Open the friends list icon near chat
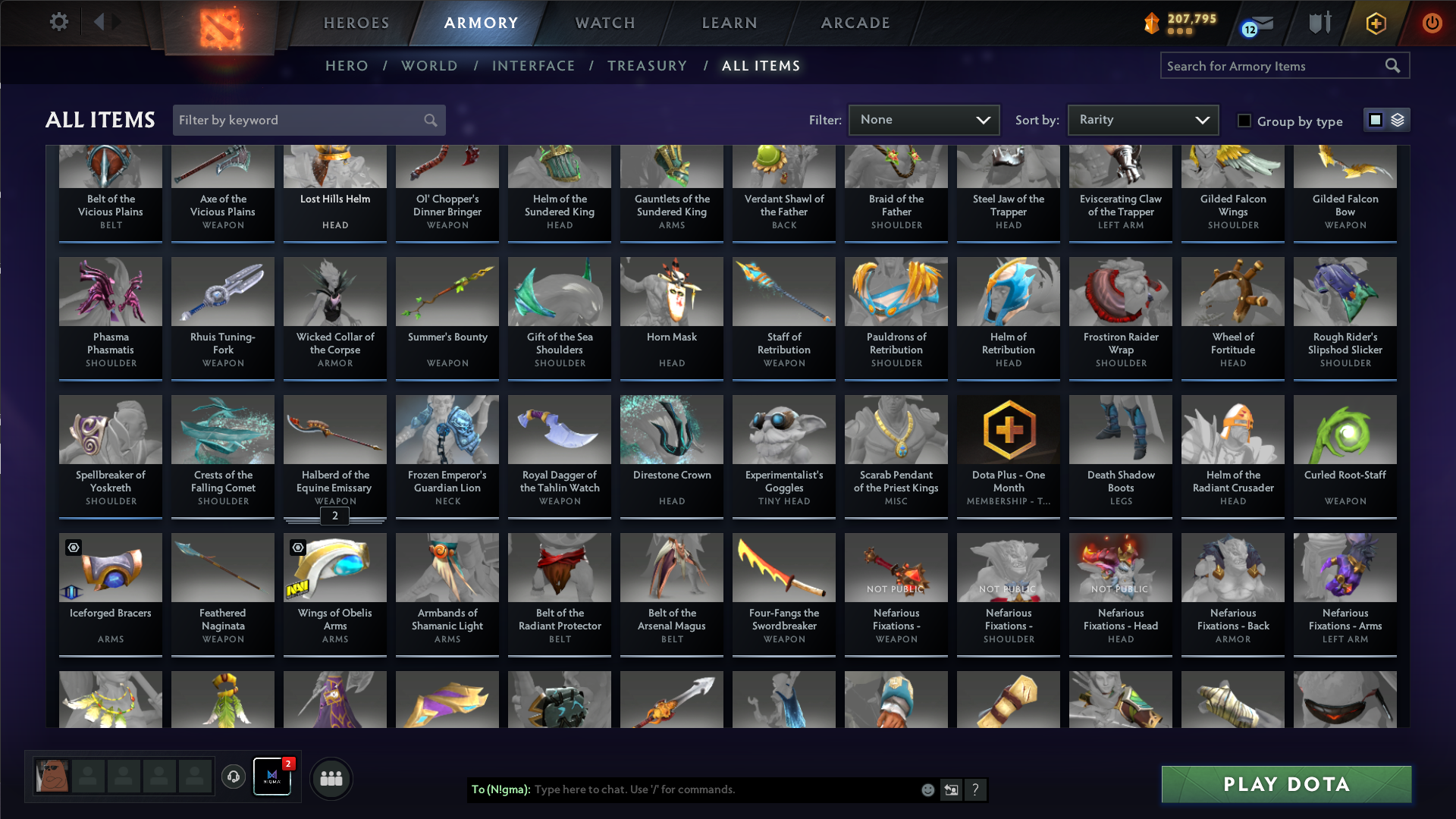 pyautogui.click(x=331, y=778)
